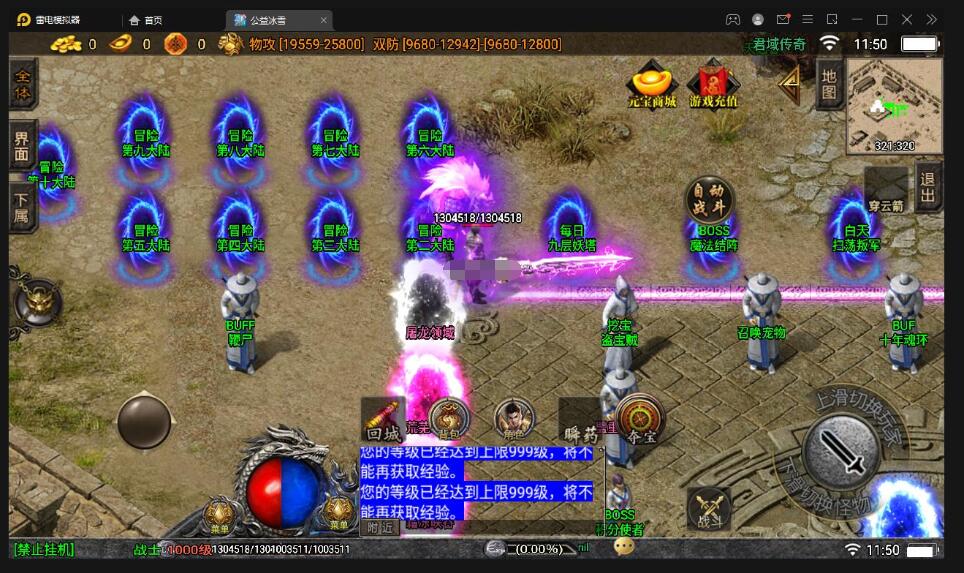The height and width of the screenshot is (573, 964).
Task: Hit the large sword attack button
Action: [x=842, y=450]
